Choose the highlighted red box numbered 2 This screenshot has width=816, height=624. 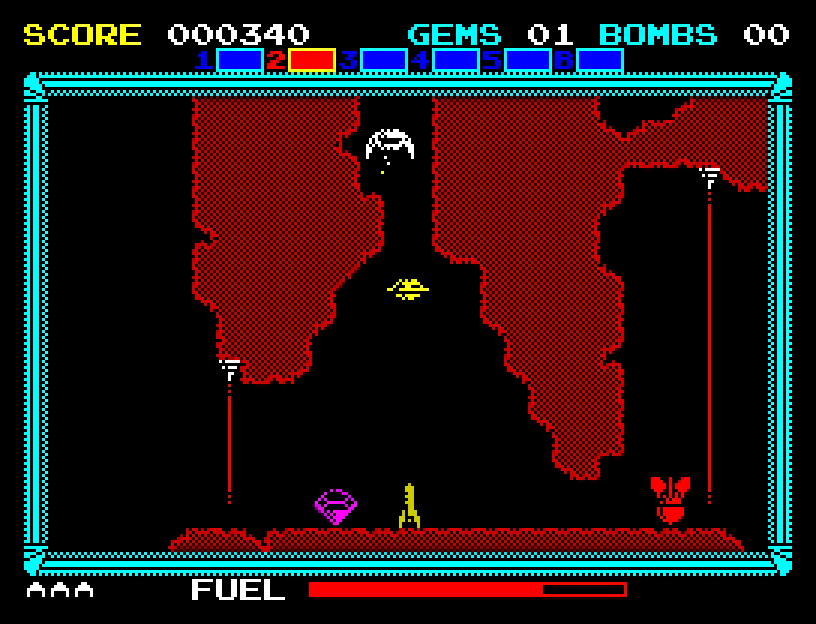click(311, 60)
